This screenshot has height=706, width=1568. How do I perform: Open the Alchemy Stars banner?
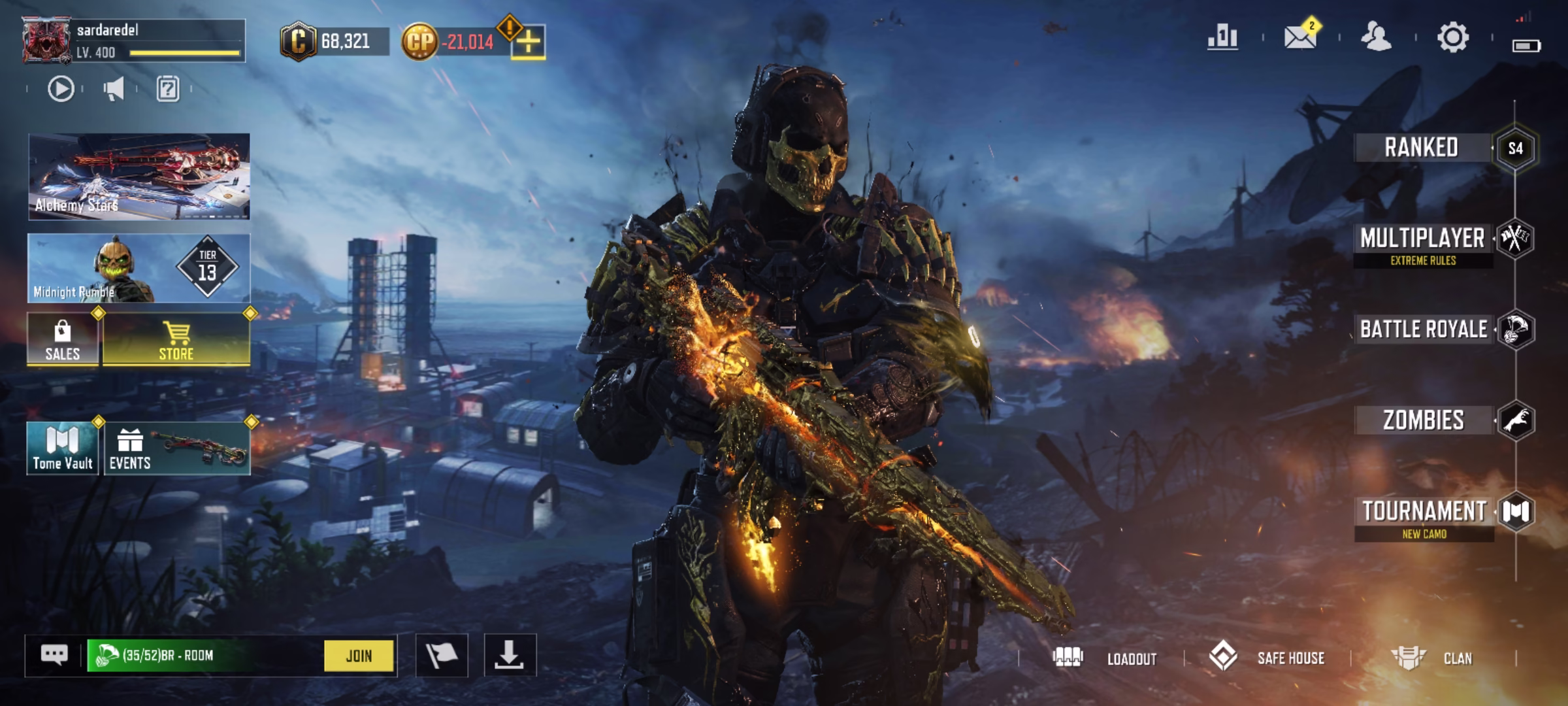point(139,176)
